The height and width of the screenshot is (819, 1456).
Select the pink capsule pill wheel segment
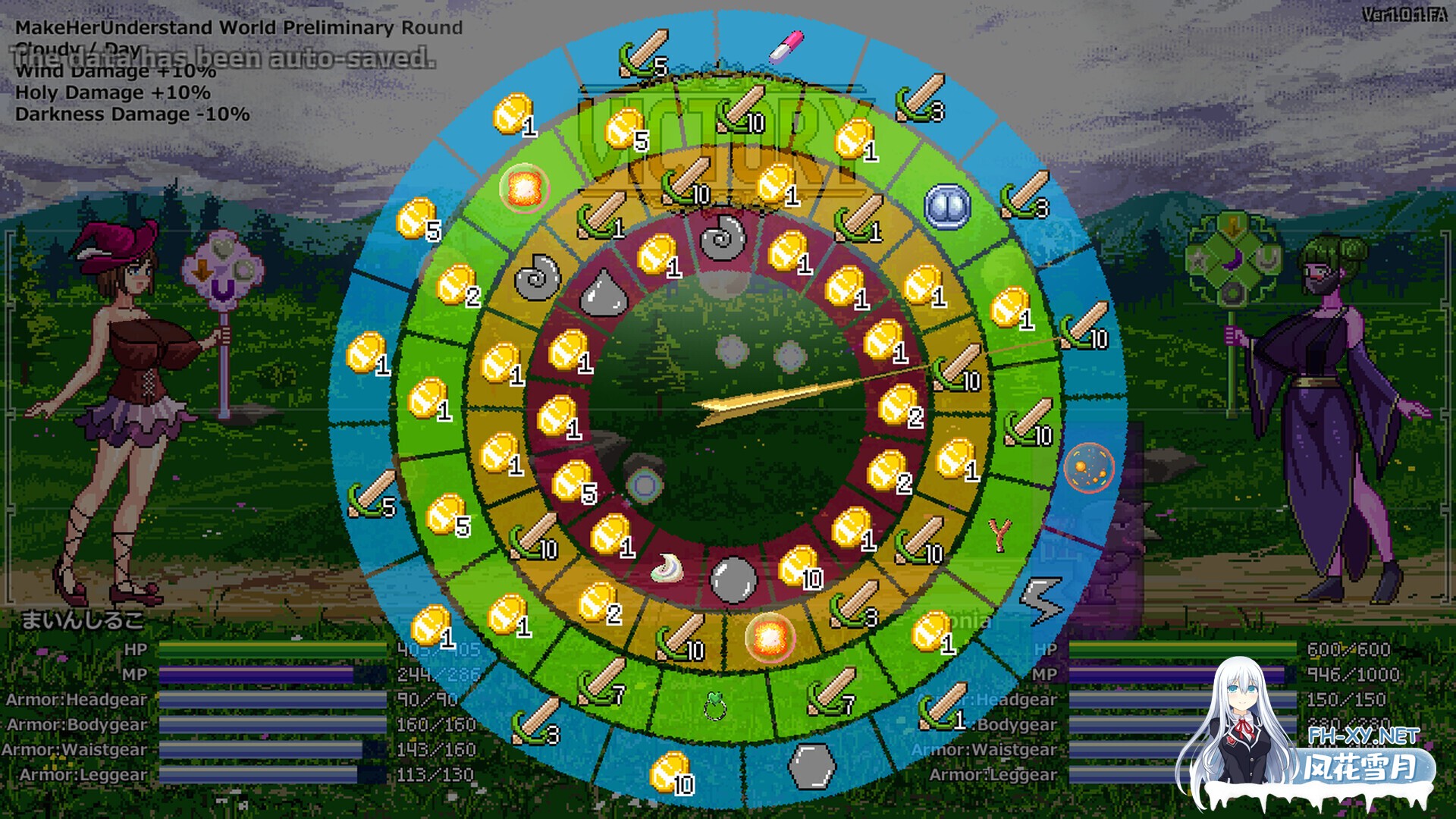(786, 45)
